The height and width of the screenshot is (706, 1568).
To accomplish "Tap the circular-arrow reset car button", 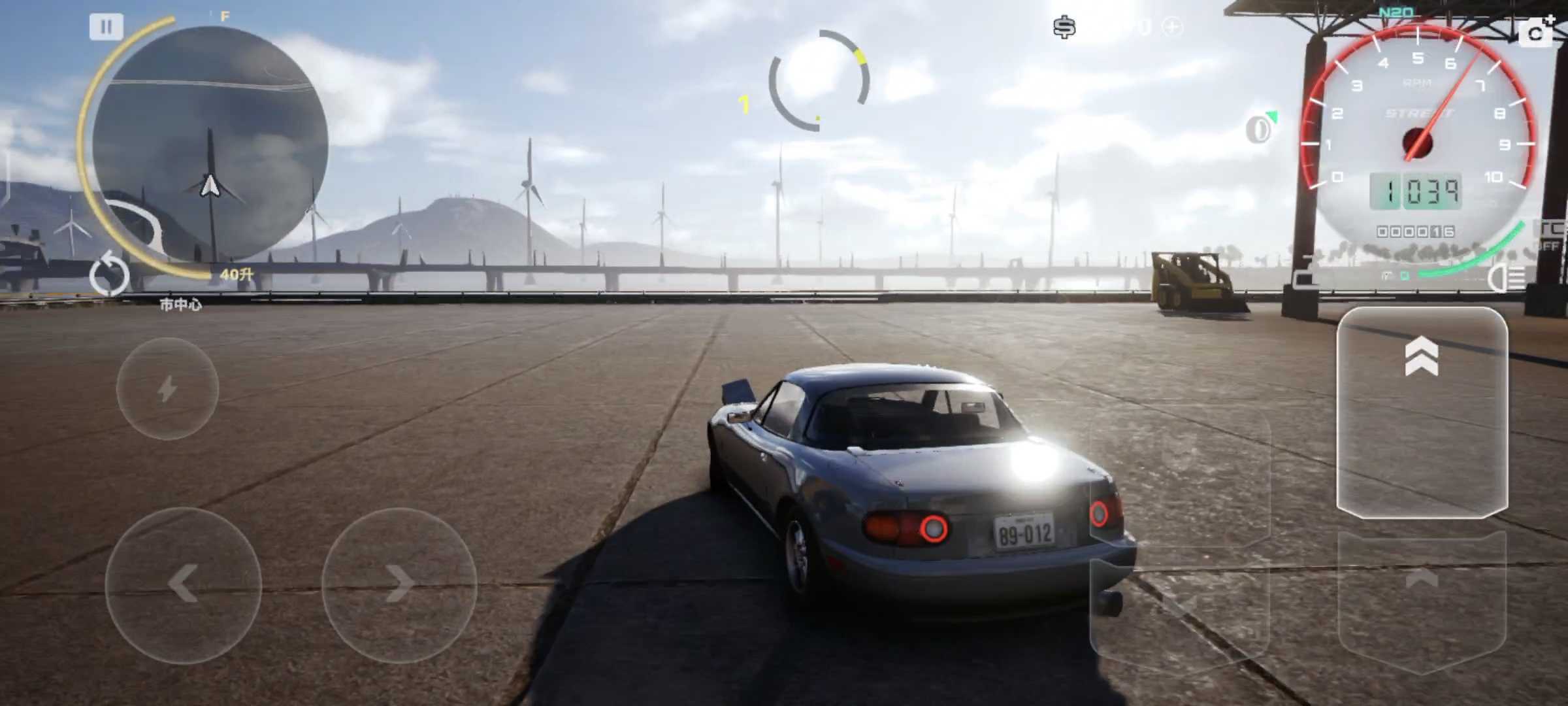I will coord(110,275).
